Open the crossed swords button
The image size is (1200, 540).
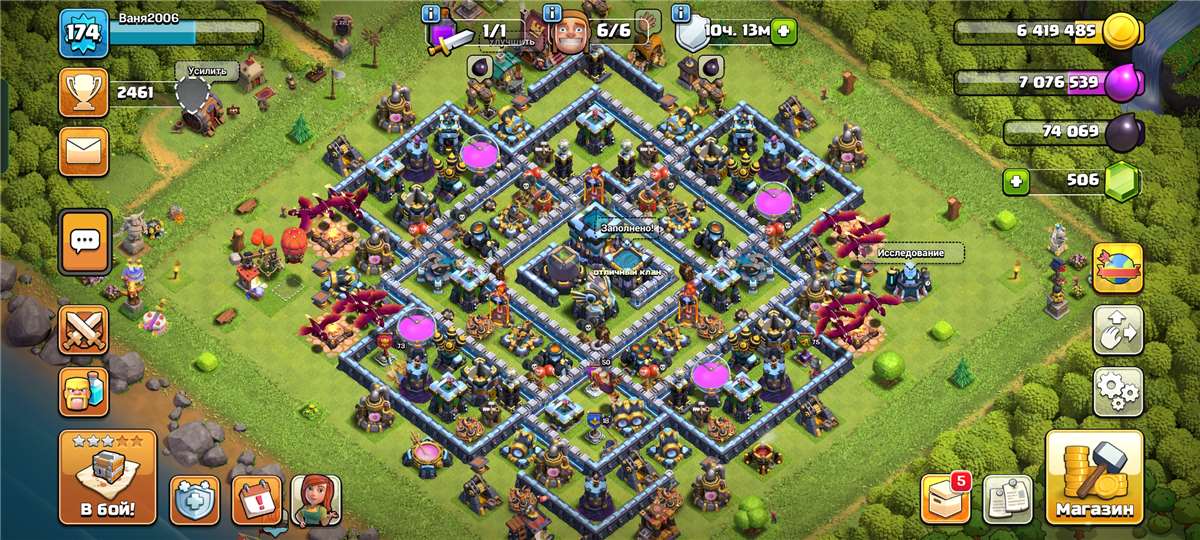click(x=85, y=329)
